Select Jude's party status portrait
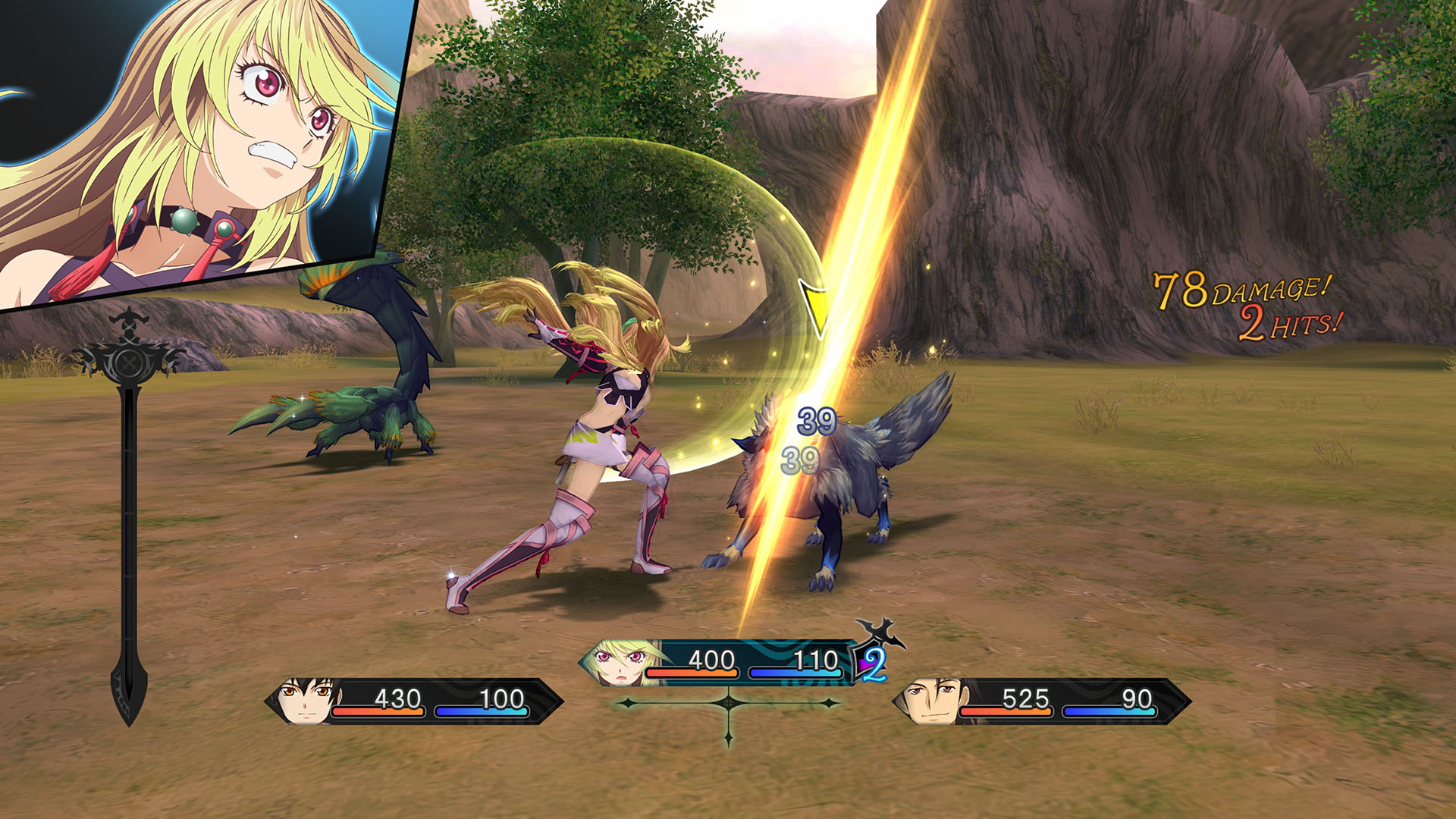The height and width of the screenshot is (819, 1456). tap(305, 701)
